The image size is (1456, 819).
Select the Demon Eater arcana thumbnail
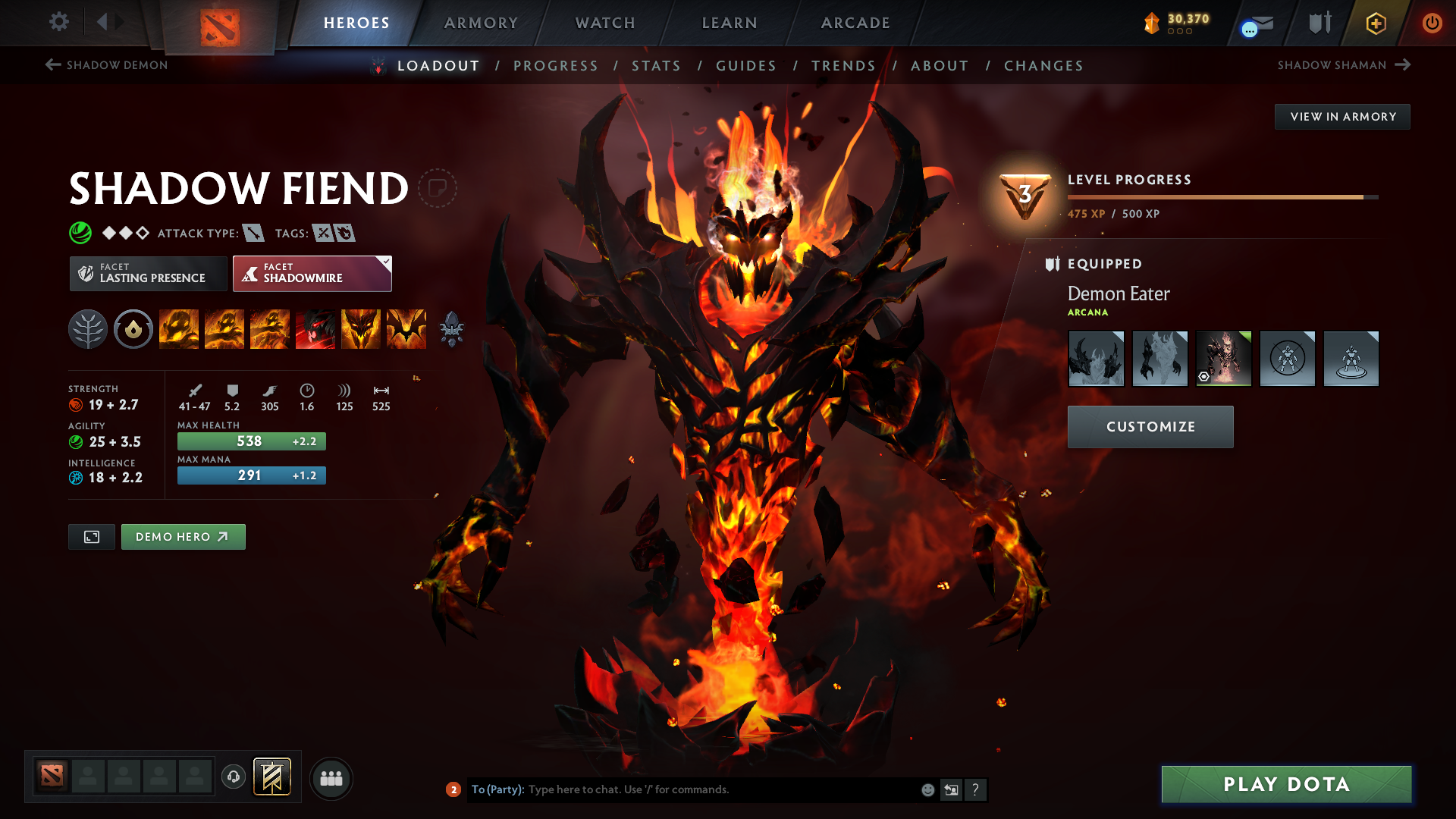pos(1223,358)
